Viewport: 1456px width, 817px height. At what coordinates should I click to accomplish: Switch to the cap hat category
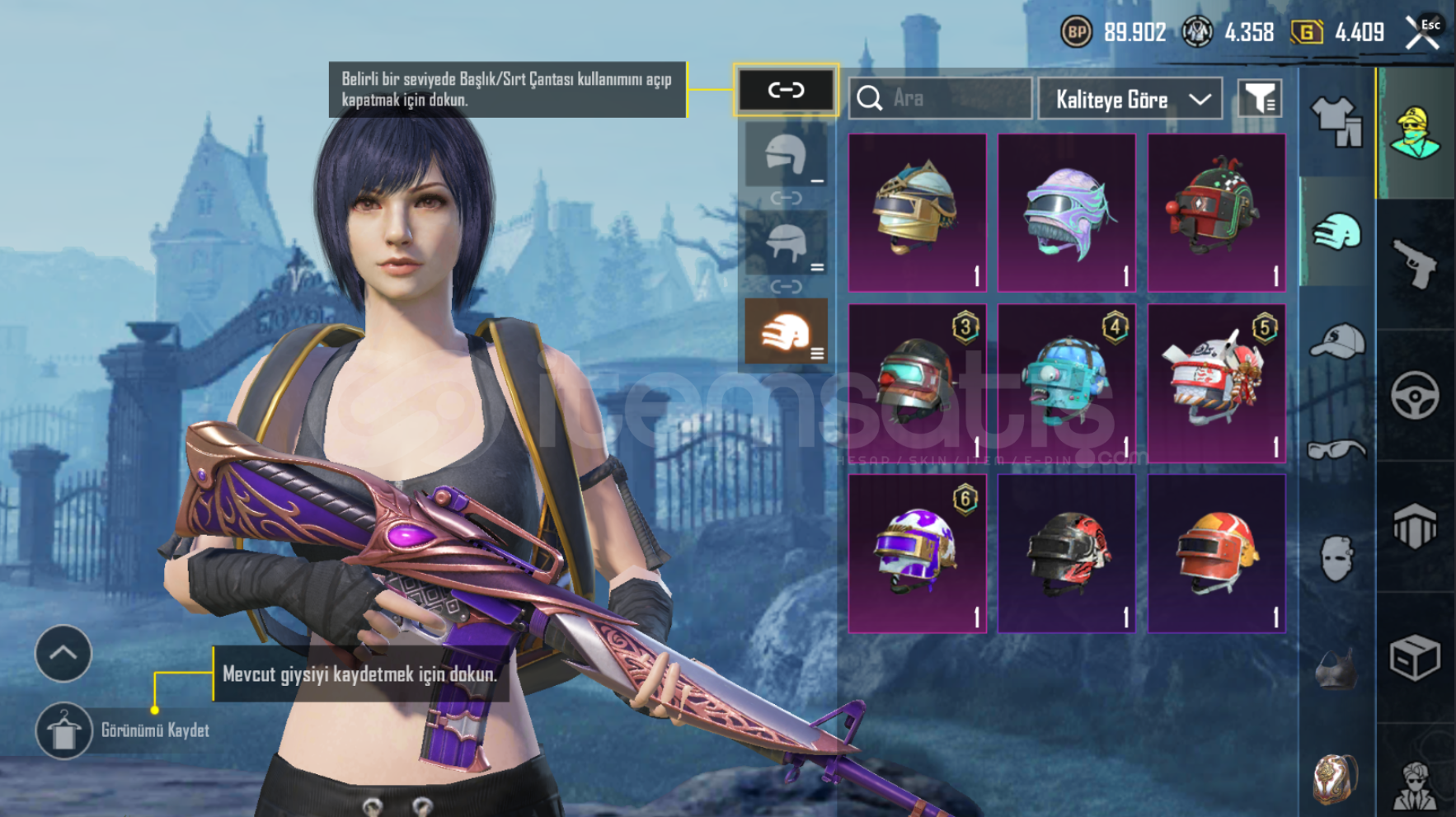coord(1336,340)
